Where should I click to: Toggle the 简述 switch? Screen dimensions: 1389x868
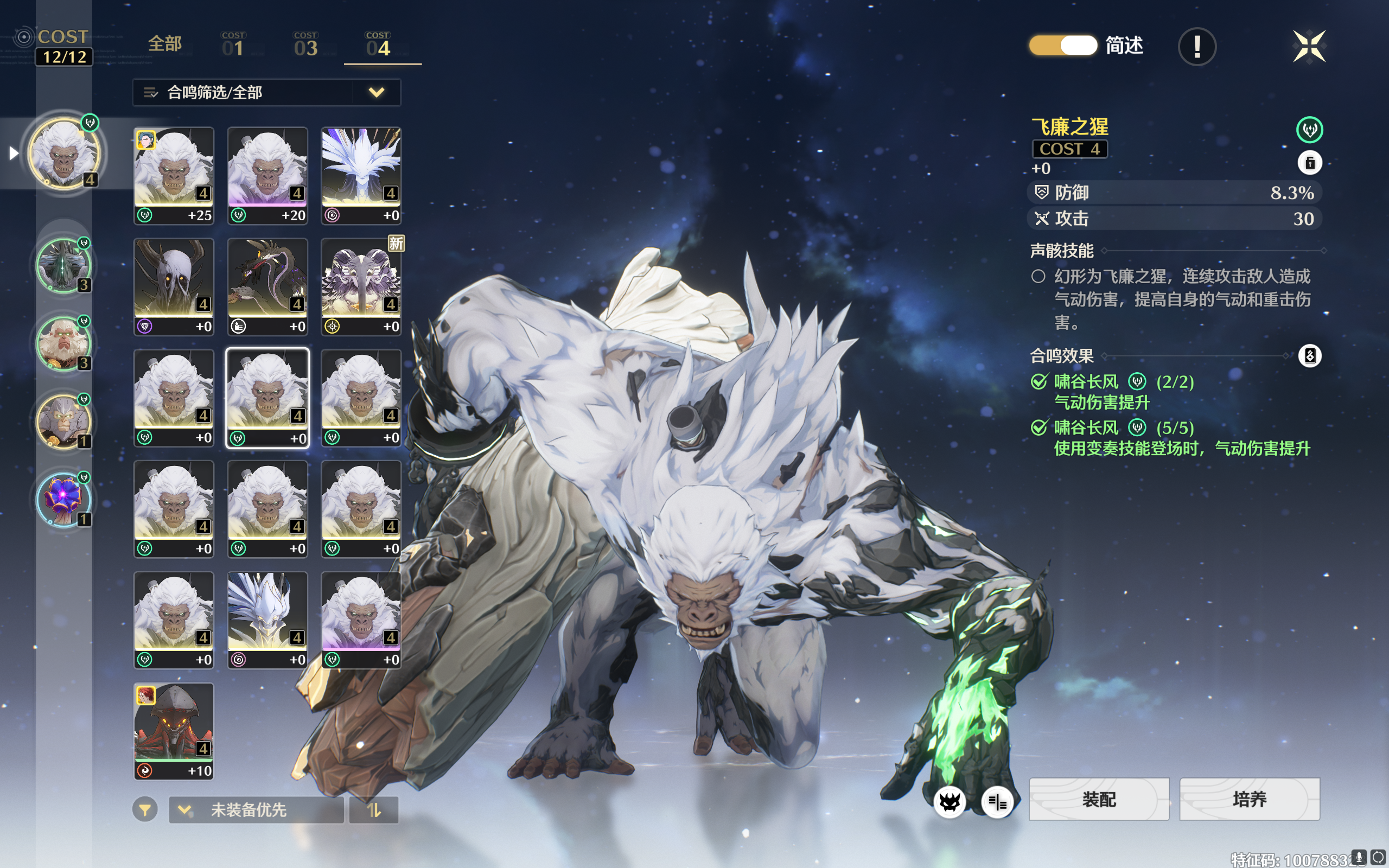(x=1062, y=46)
